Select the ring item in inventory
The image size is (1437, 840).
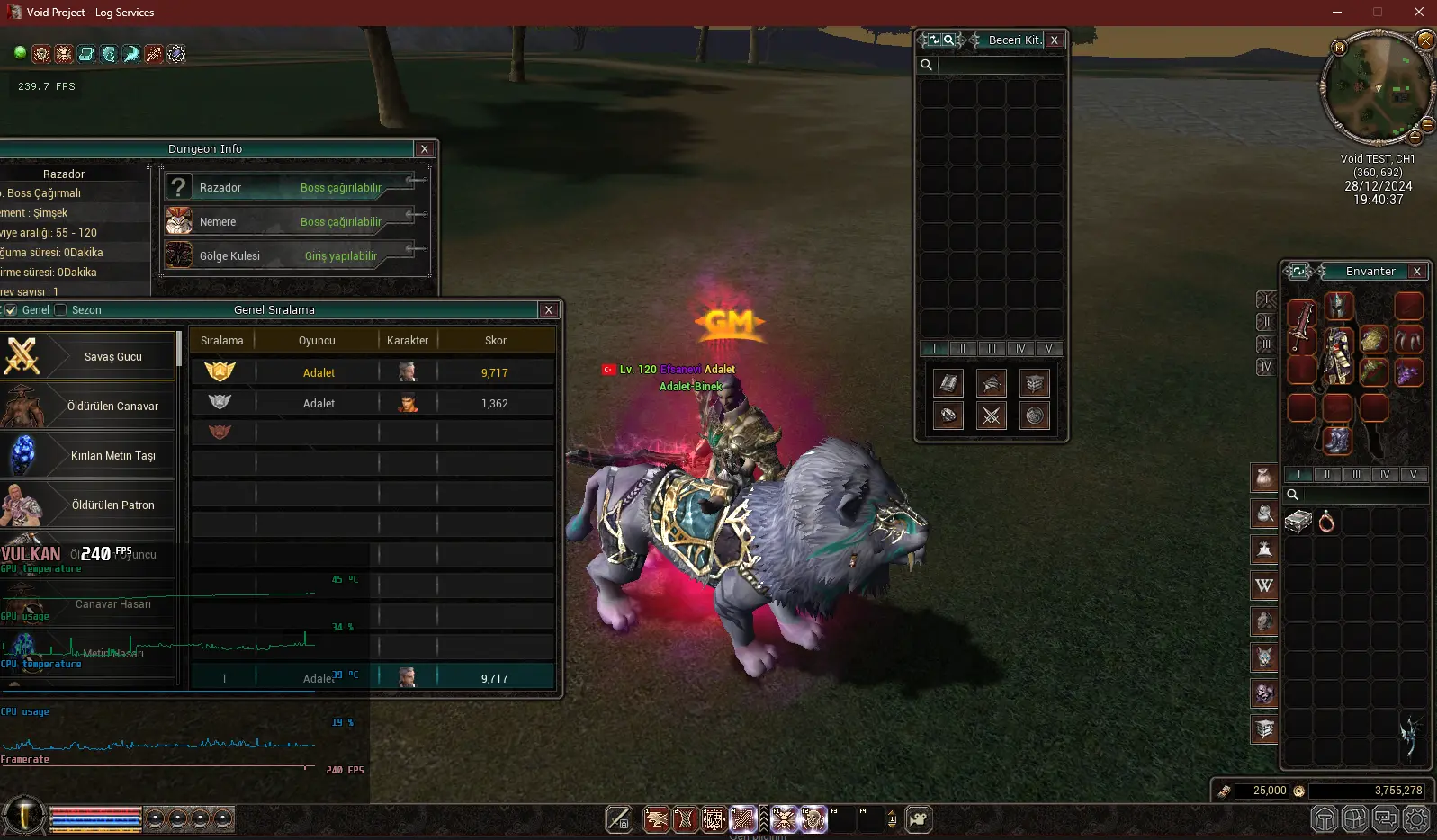[x=1326, y=522]
